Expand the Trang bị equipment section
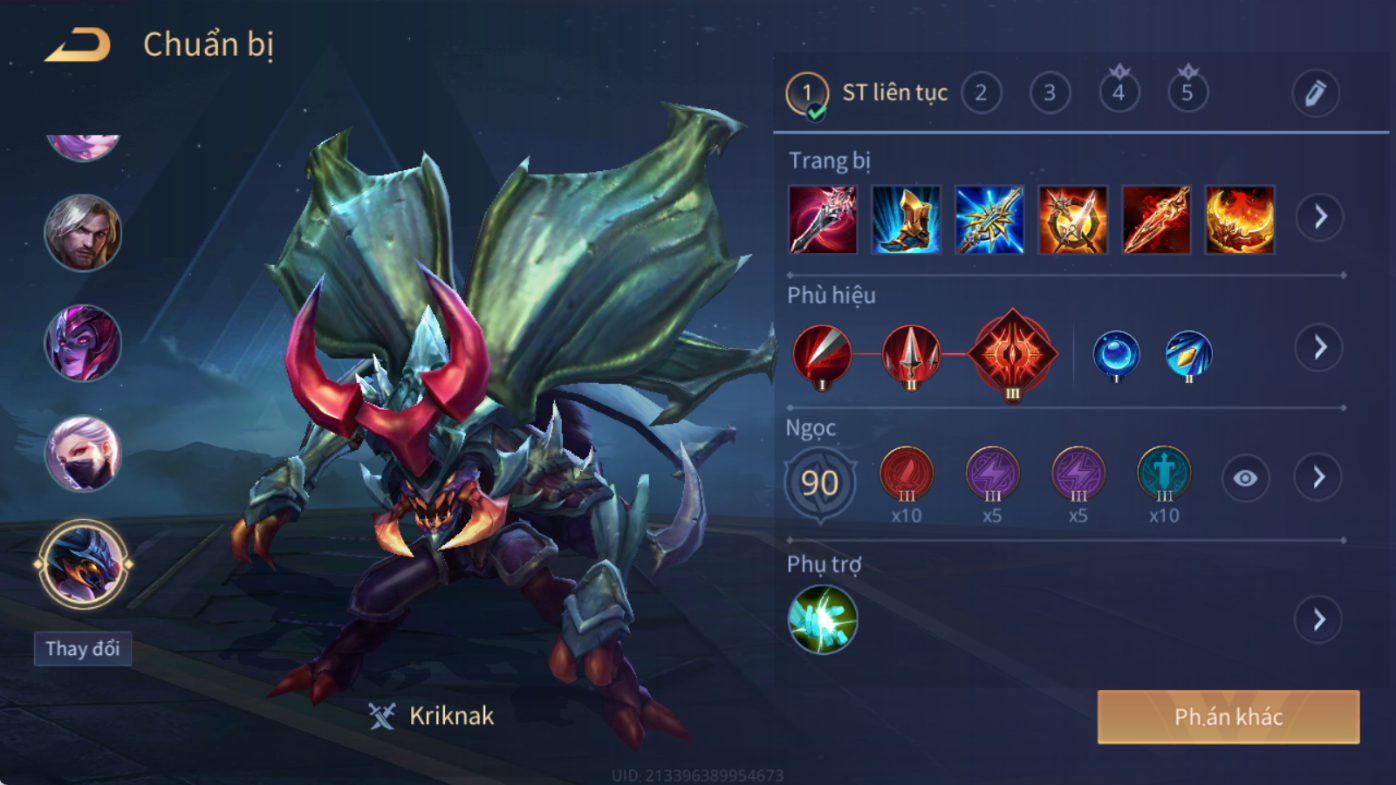The image size is (1396, 785). (x=1320, y=217)
